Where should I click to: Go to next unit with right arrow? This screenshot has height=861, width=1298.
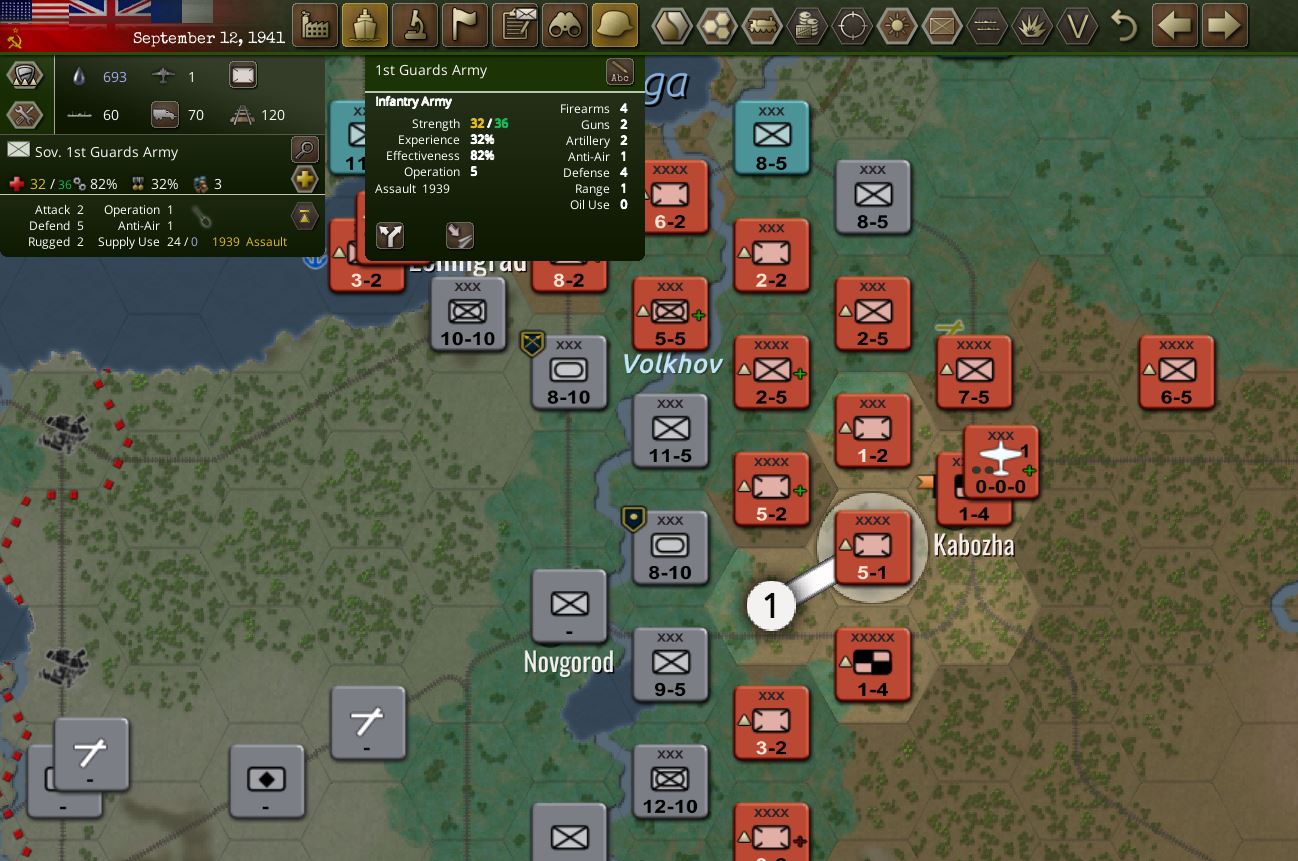point(1225,26)
